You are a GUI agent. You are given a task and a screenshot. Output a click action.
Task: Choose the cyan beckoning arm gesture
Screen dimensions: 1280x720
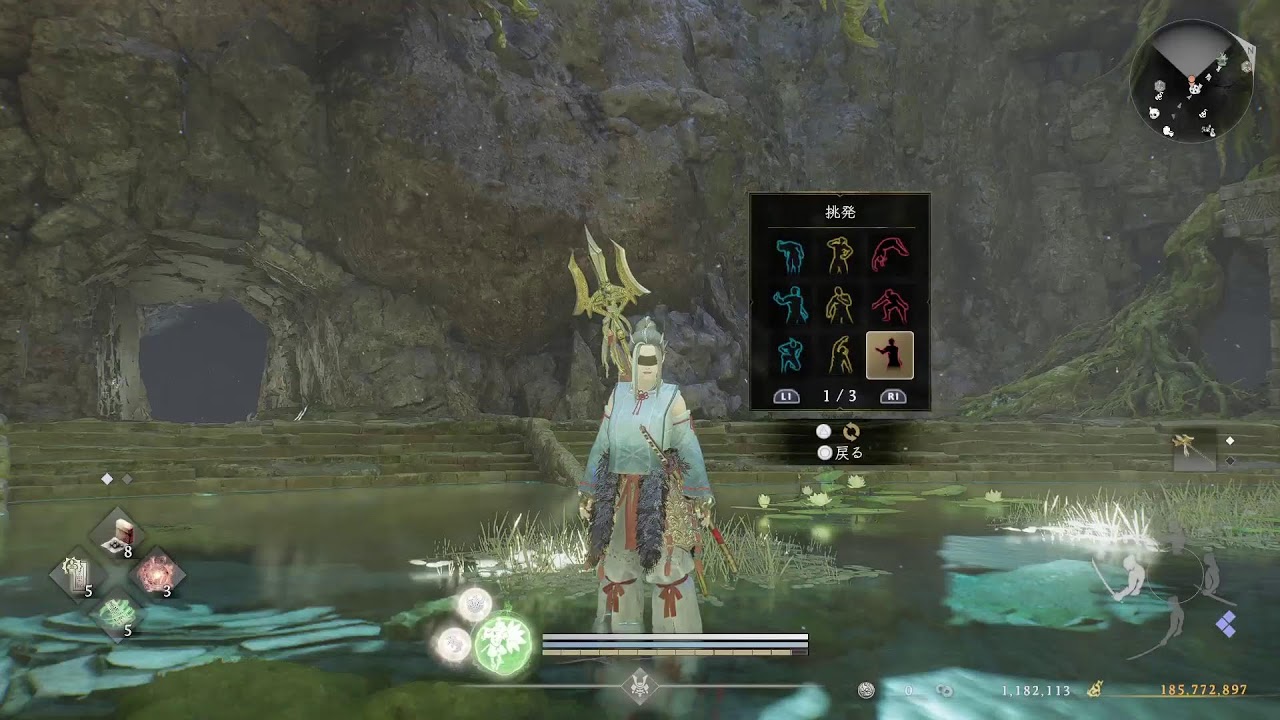790,305
